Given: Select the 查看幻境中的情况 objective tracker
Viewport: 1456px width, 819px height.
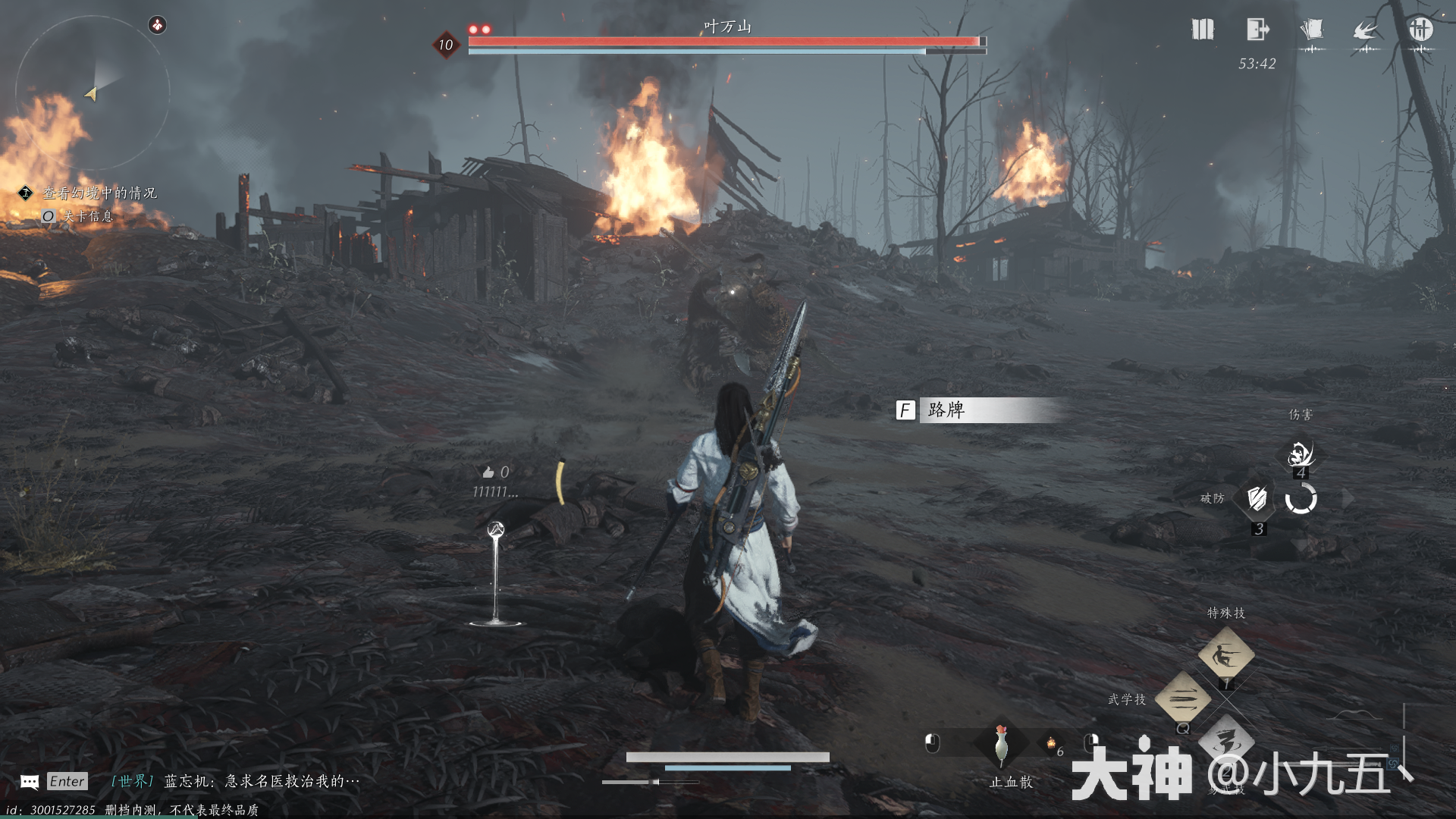Looking at the screenshot, I should tap(99, 193).
